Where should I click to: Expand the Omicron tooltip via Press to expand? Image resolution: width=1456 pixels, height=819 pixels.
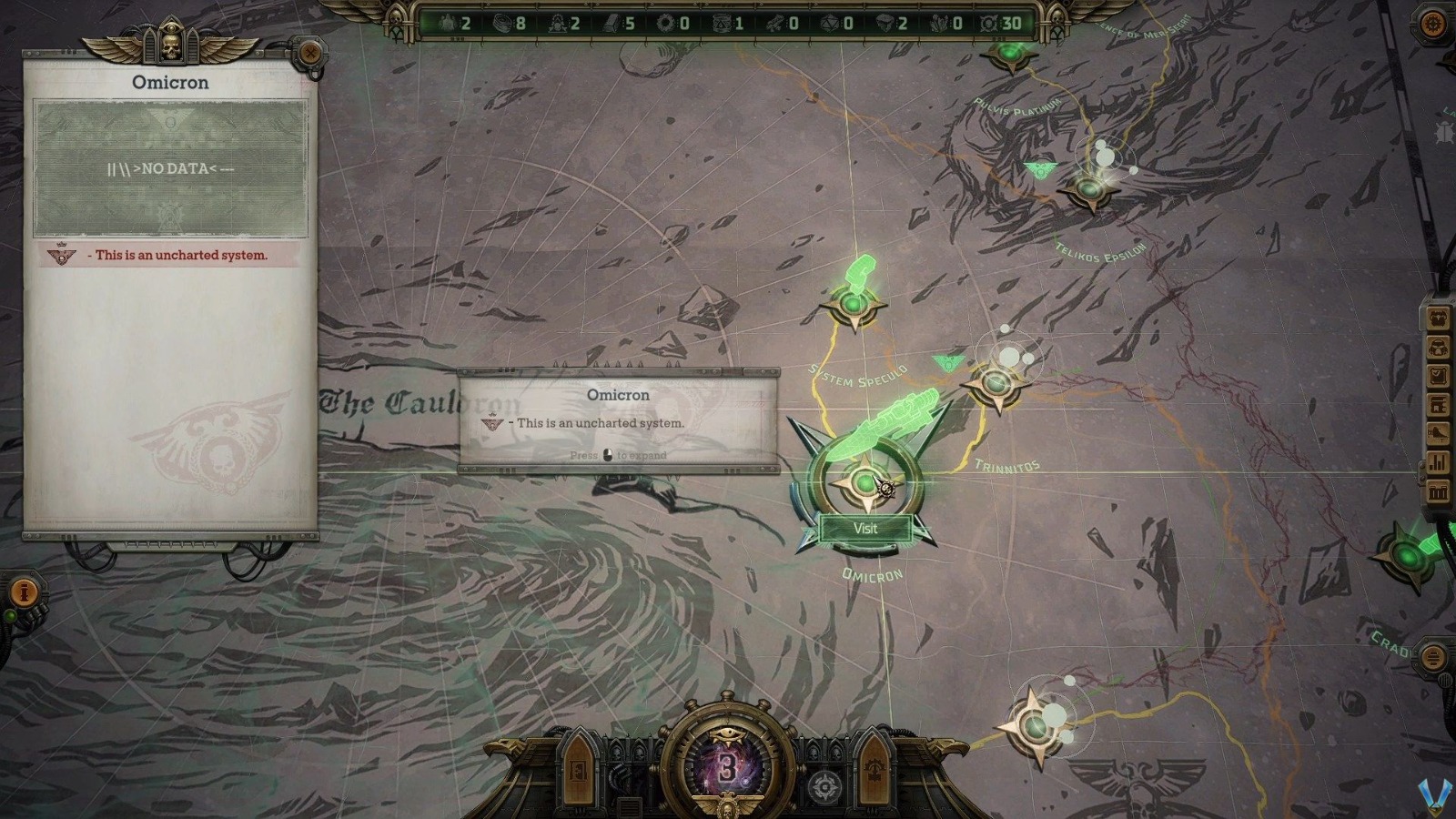[618, 456]
